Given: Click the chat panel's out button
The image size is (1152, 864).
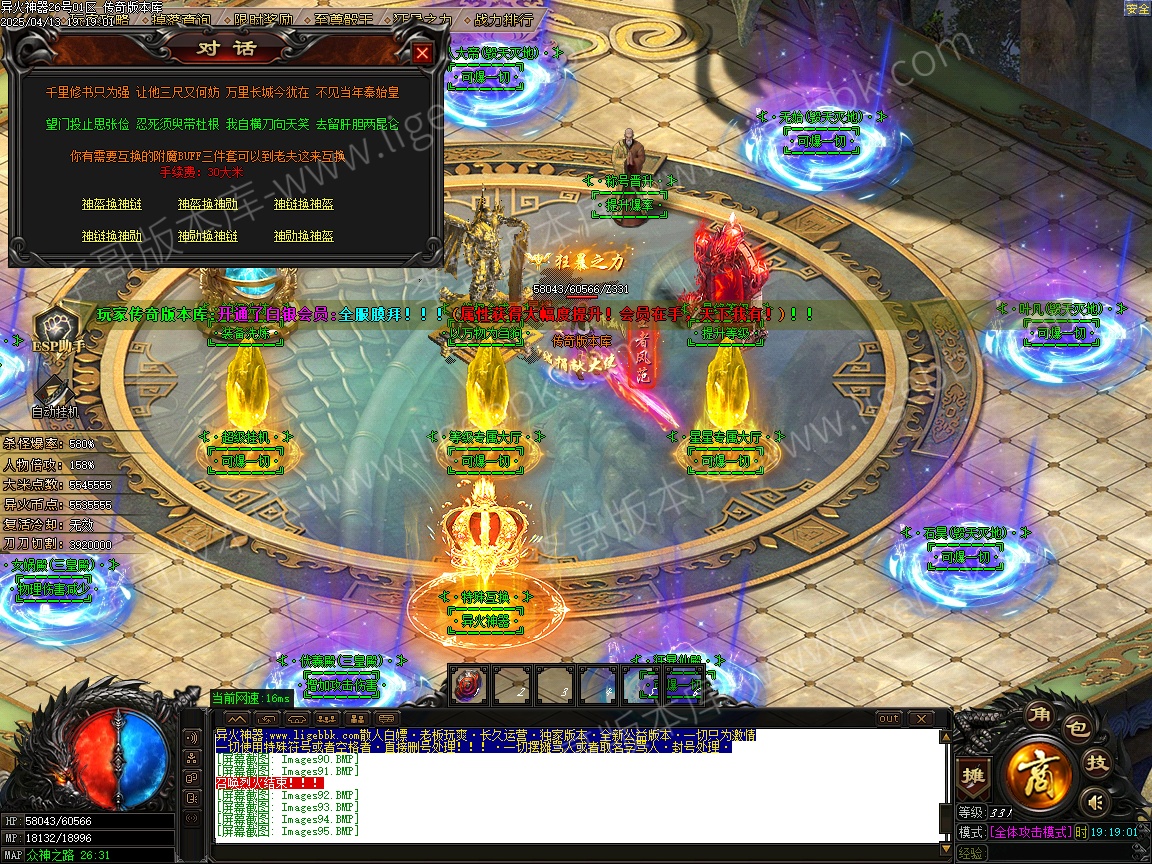Looking at the screenshot, I should (x=888, y=718).
